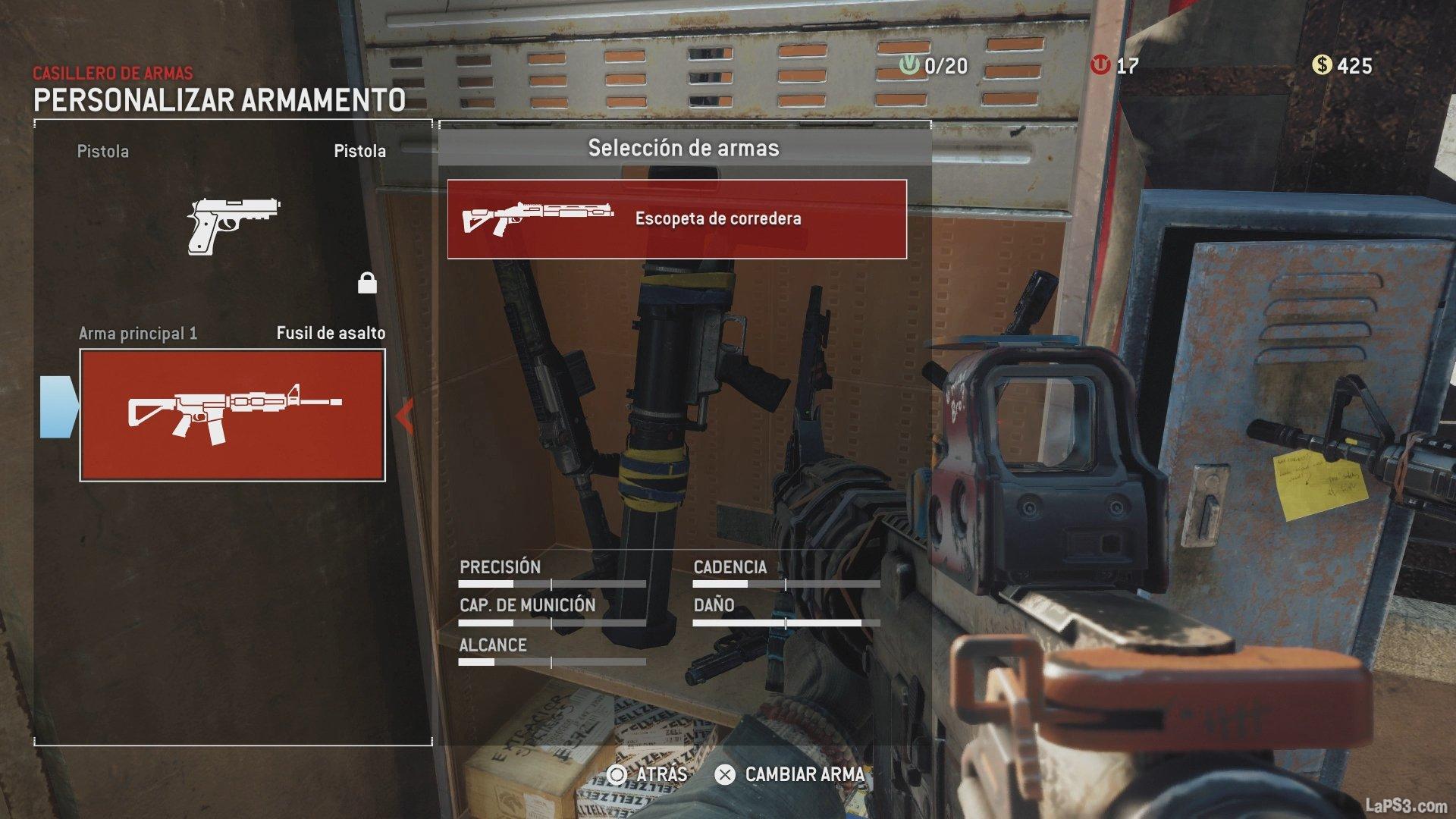This screenshot has width=1456, height=819.
Task: Choose the Arma principal 1 assault rifle slot
Action: click(233, 415)
